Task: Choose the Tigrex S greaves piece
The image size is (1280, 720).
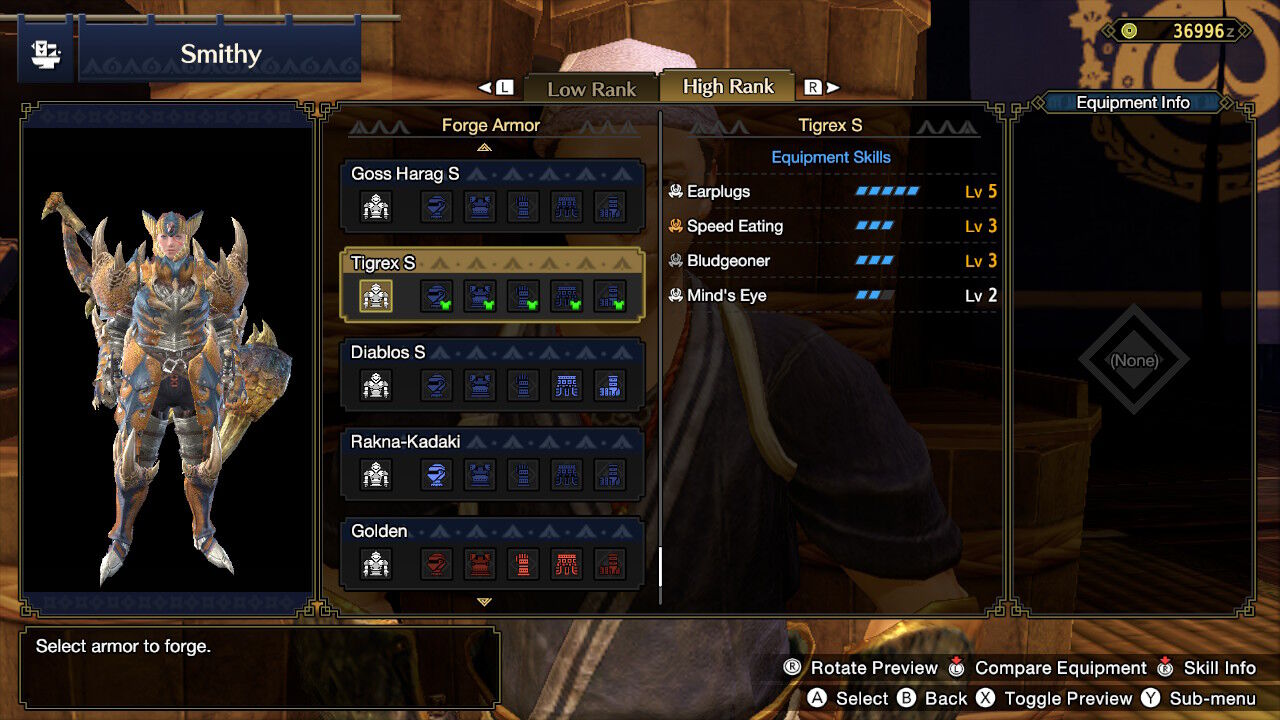Action: pos(610,296)
